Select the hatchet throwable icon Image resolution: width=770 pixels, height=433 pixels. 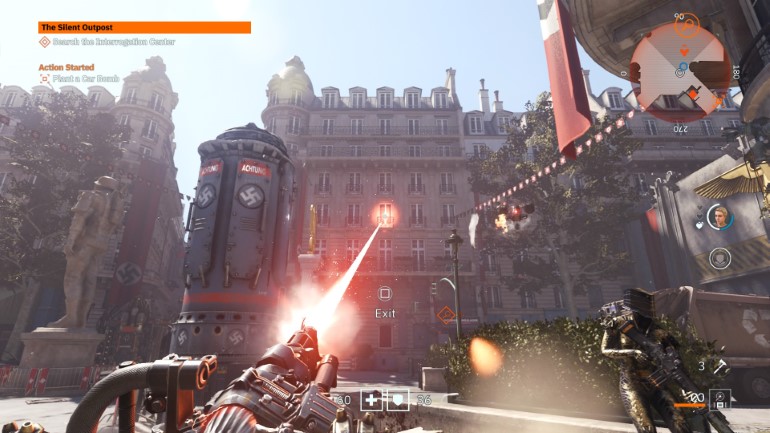(720, 367)
